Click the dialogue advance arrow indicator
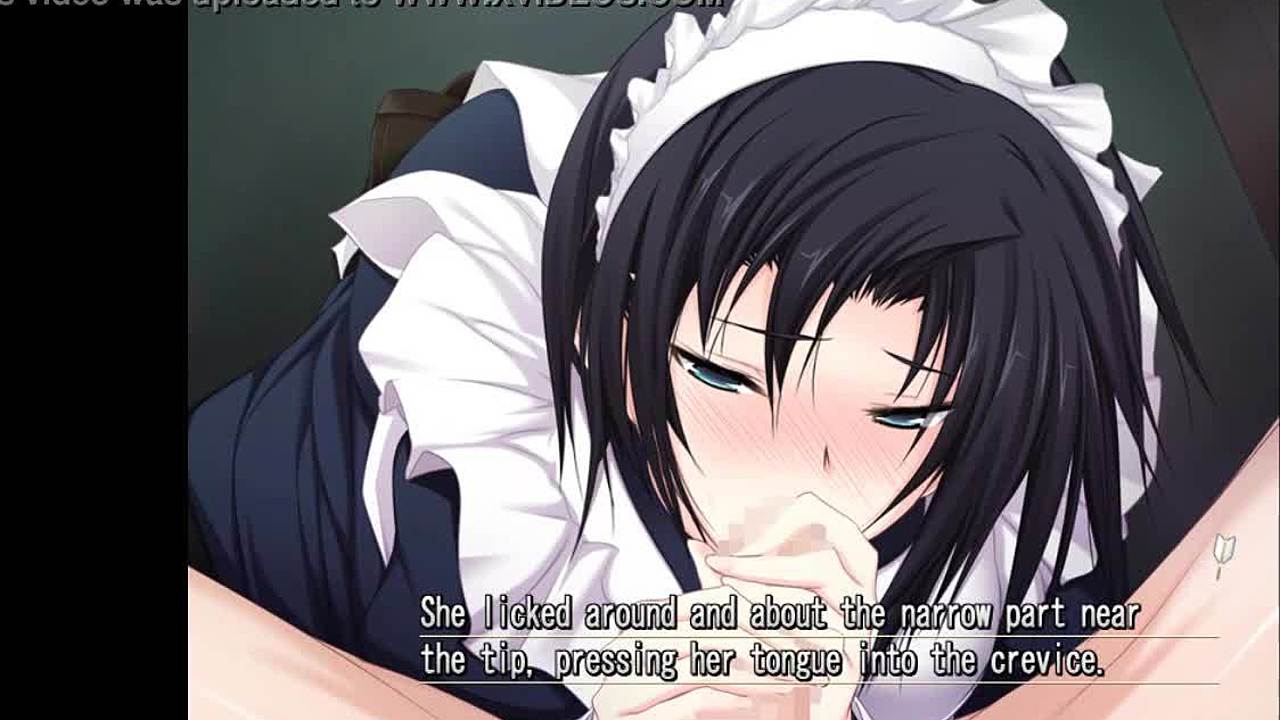Image resolution: width=1280 pixels, height=720 pixels. [x=1224, y=555]
